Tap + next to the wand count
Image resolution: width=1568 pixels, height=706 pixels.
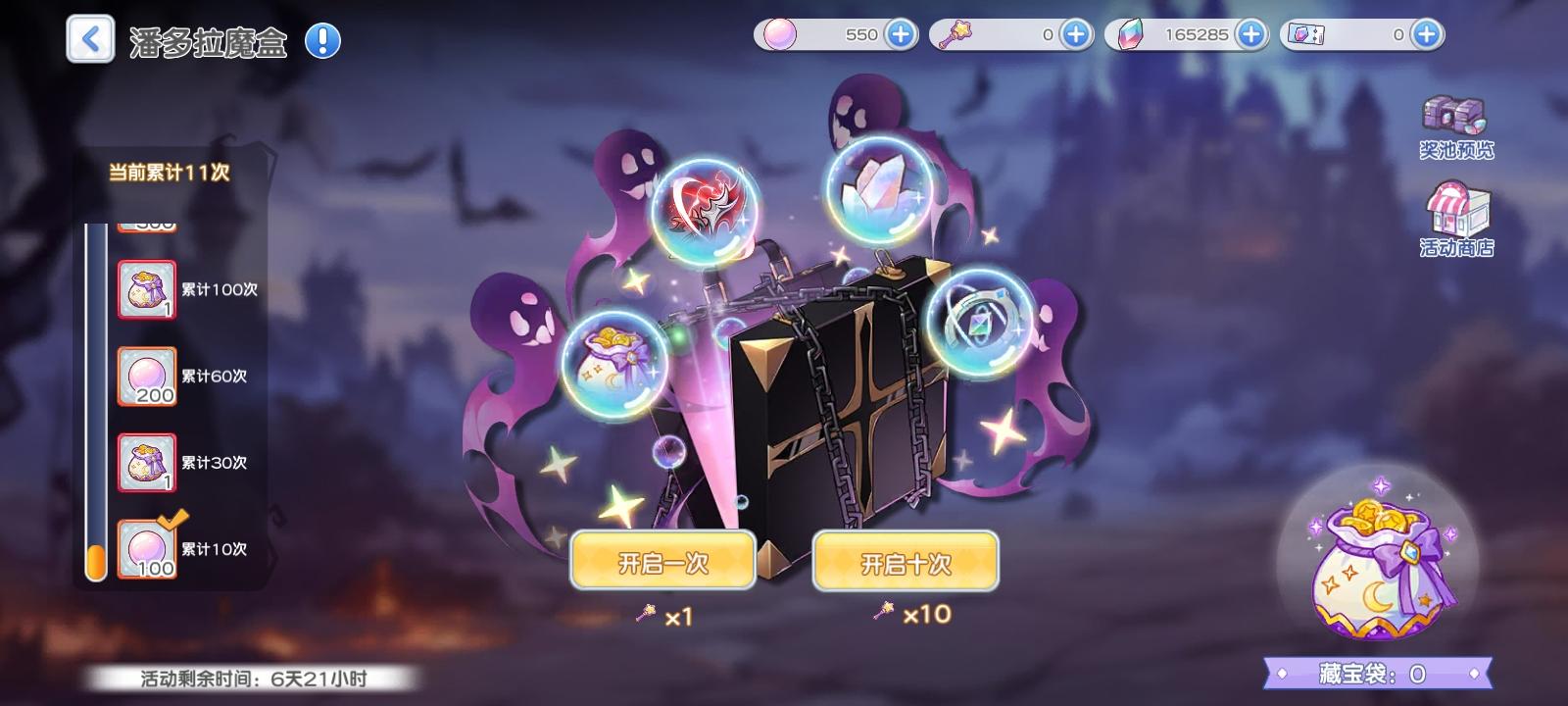point(1075,34)
